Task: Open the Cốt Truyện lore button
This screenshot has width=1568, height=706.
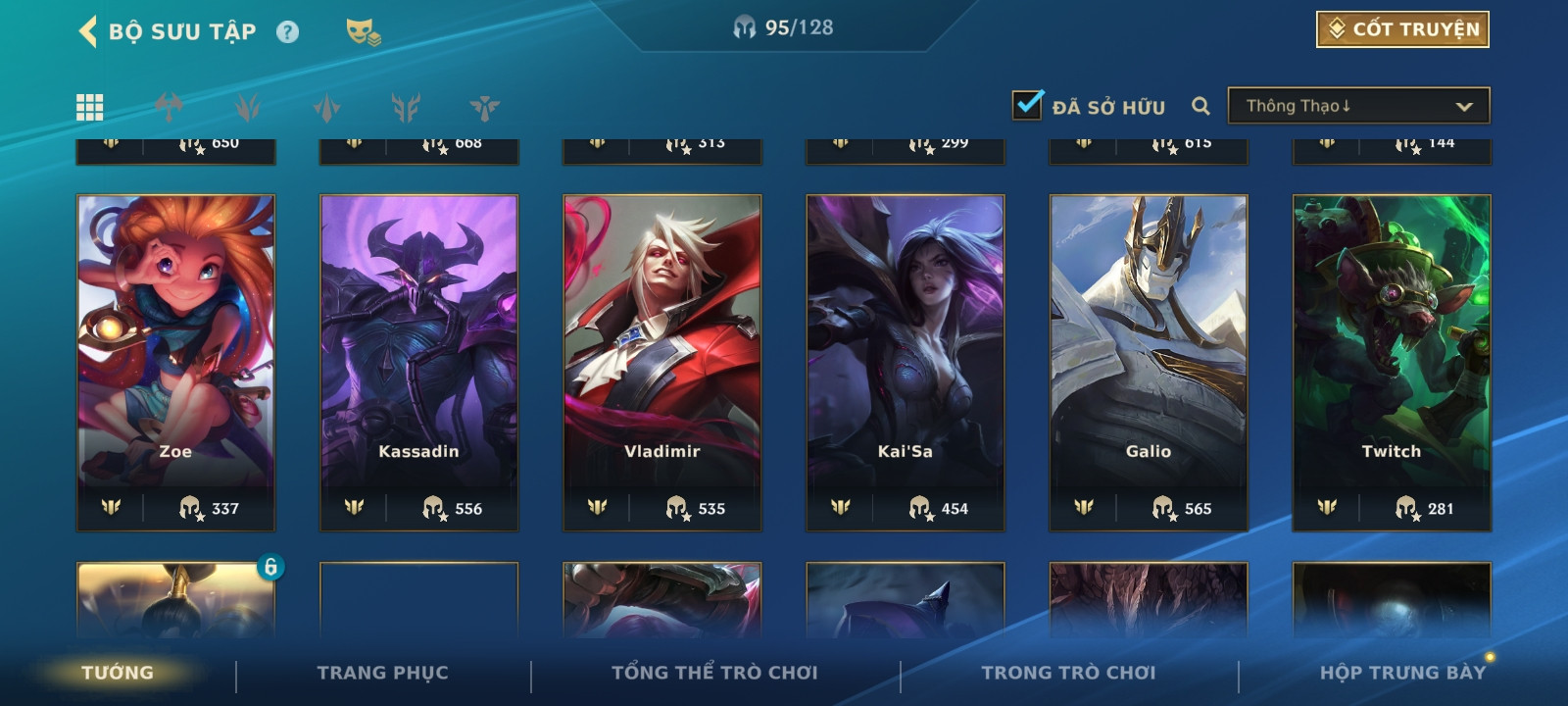Action: click(1402, 29)
